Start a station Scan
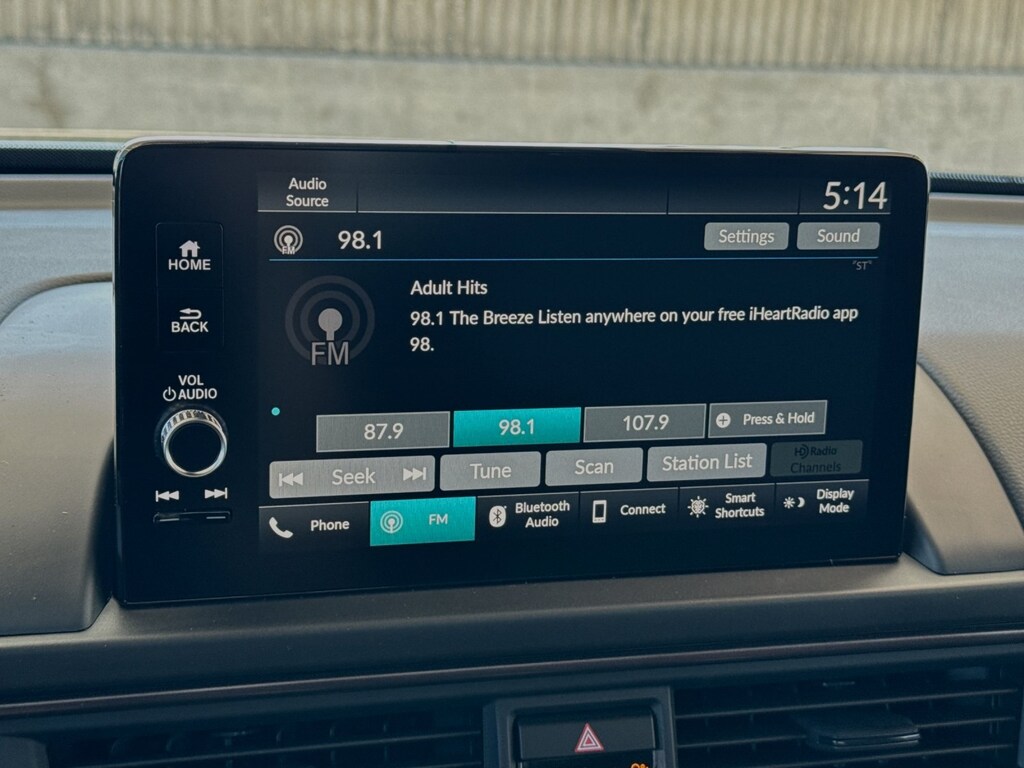This screenshot has height=768, width=1024. (594, 467)
